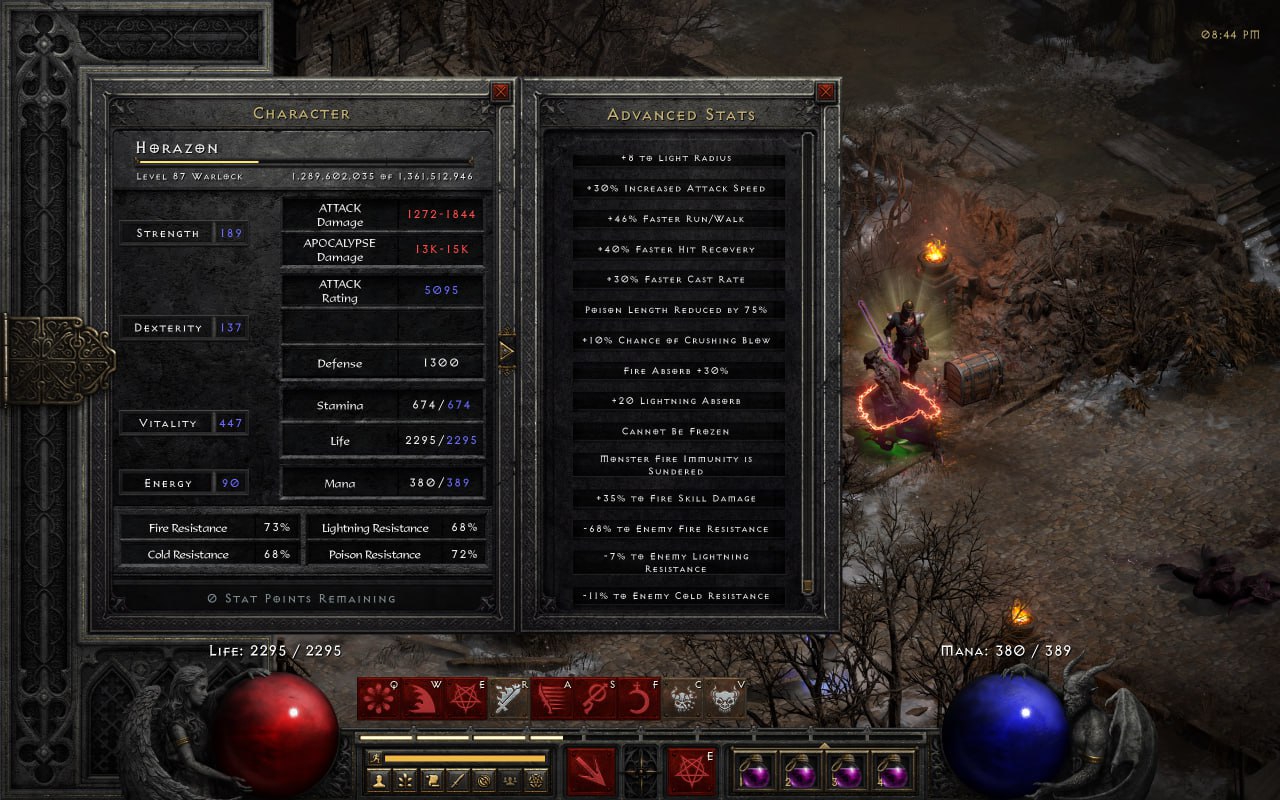
Task: Close the Advanced Stats panel
Action: (x=826, y=92)
